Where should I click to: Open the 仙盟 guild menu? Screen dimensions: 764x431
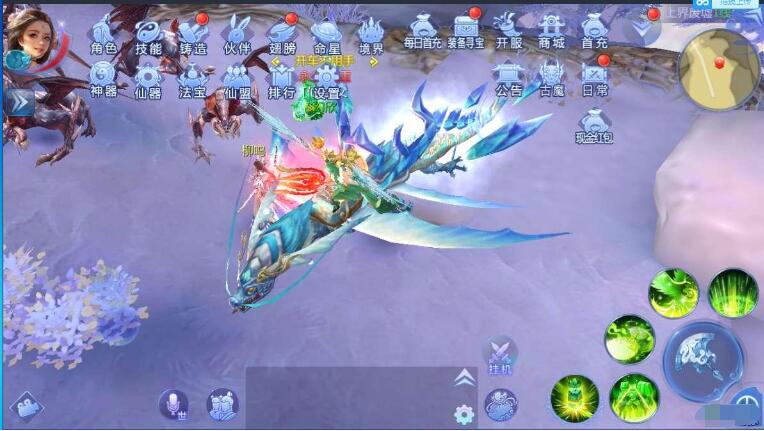(x=237, y=78)
